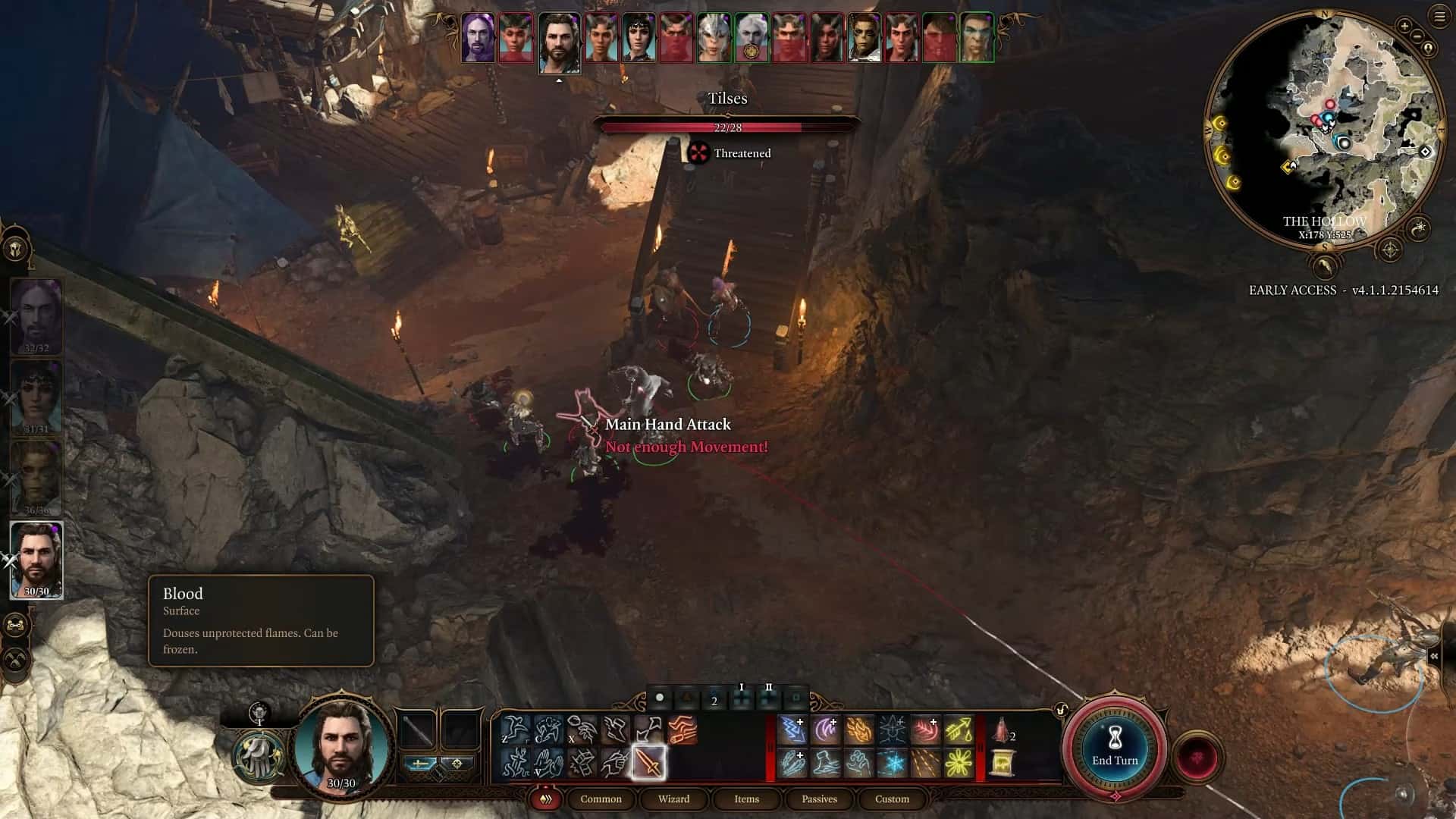Click the orc portrait at end of turn order
1456x819 pixels.
pyautogui.click(x=976, y=38)
